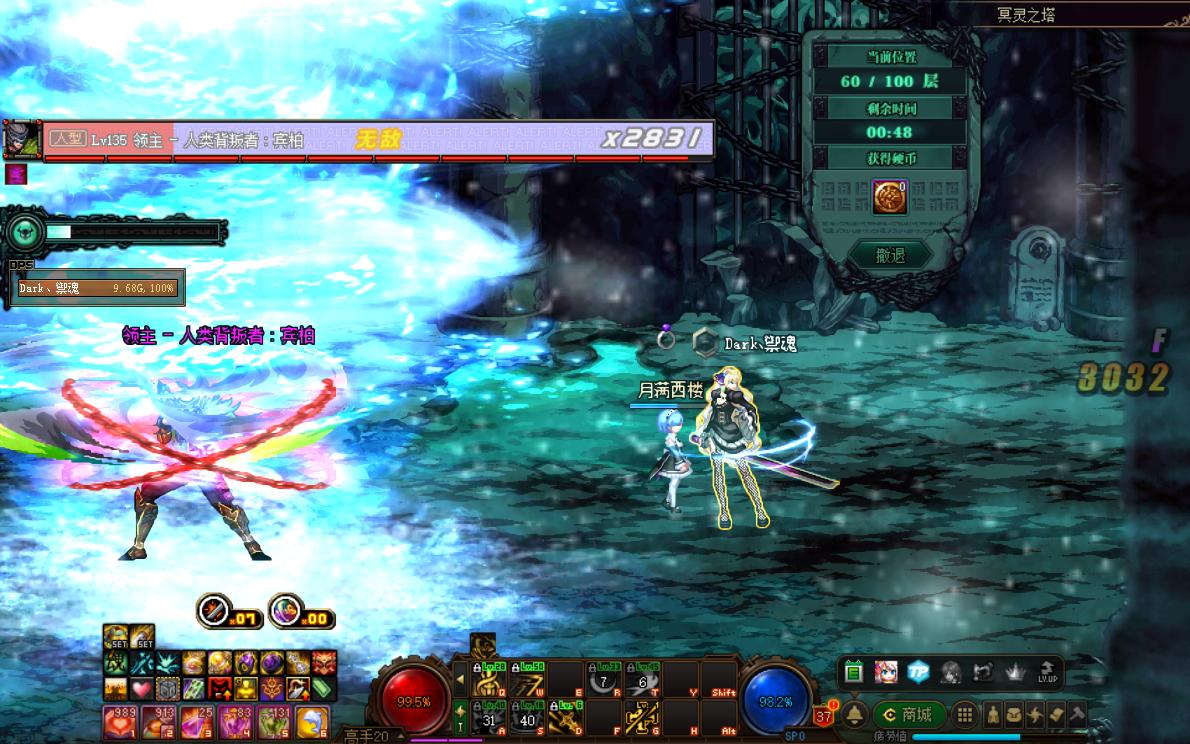Open the character silhouette menu button

pyautogui.click(x=993, y=714)
